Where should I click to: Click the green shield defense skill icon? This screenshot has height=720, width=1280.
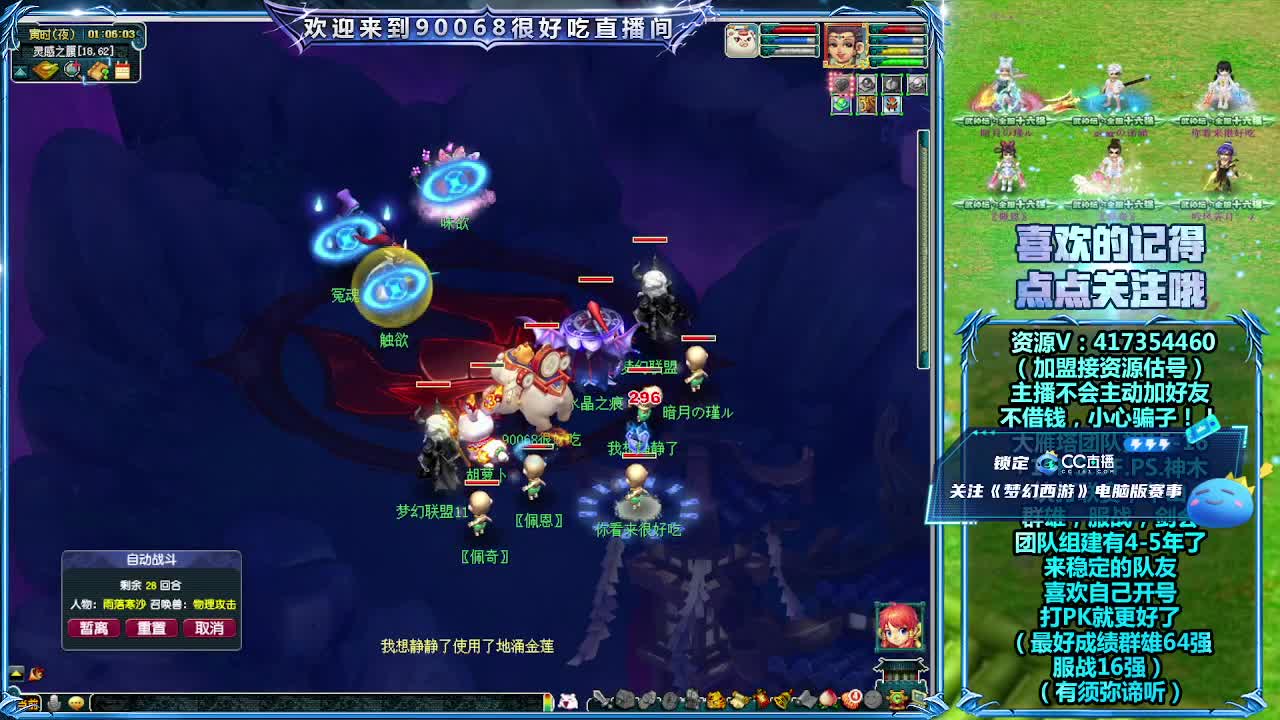tap(841, 104)
